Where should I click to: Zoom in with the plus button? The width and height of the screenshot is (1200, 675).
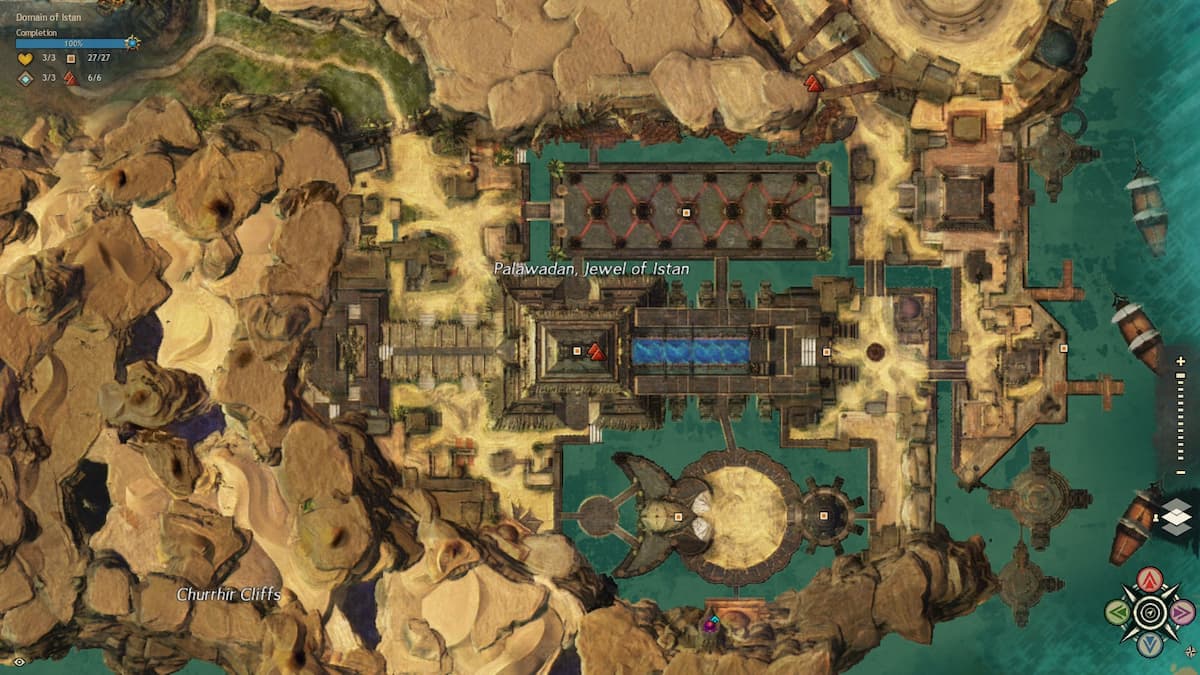1181,362
